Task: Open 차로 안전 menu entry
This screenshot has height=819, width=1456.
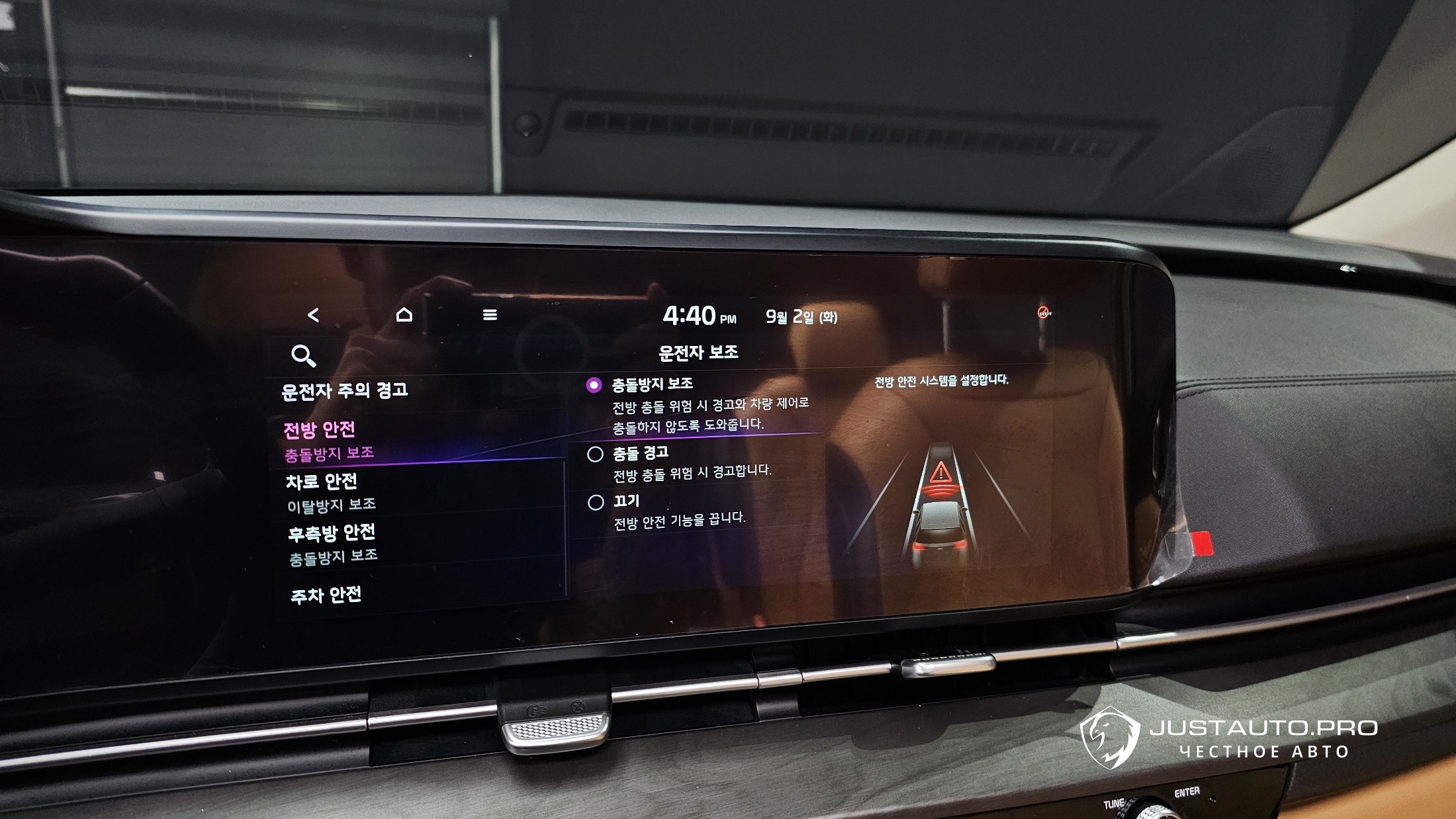Action: point(322,482)
